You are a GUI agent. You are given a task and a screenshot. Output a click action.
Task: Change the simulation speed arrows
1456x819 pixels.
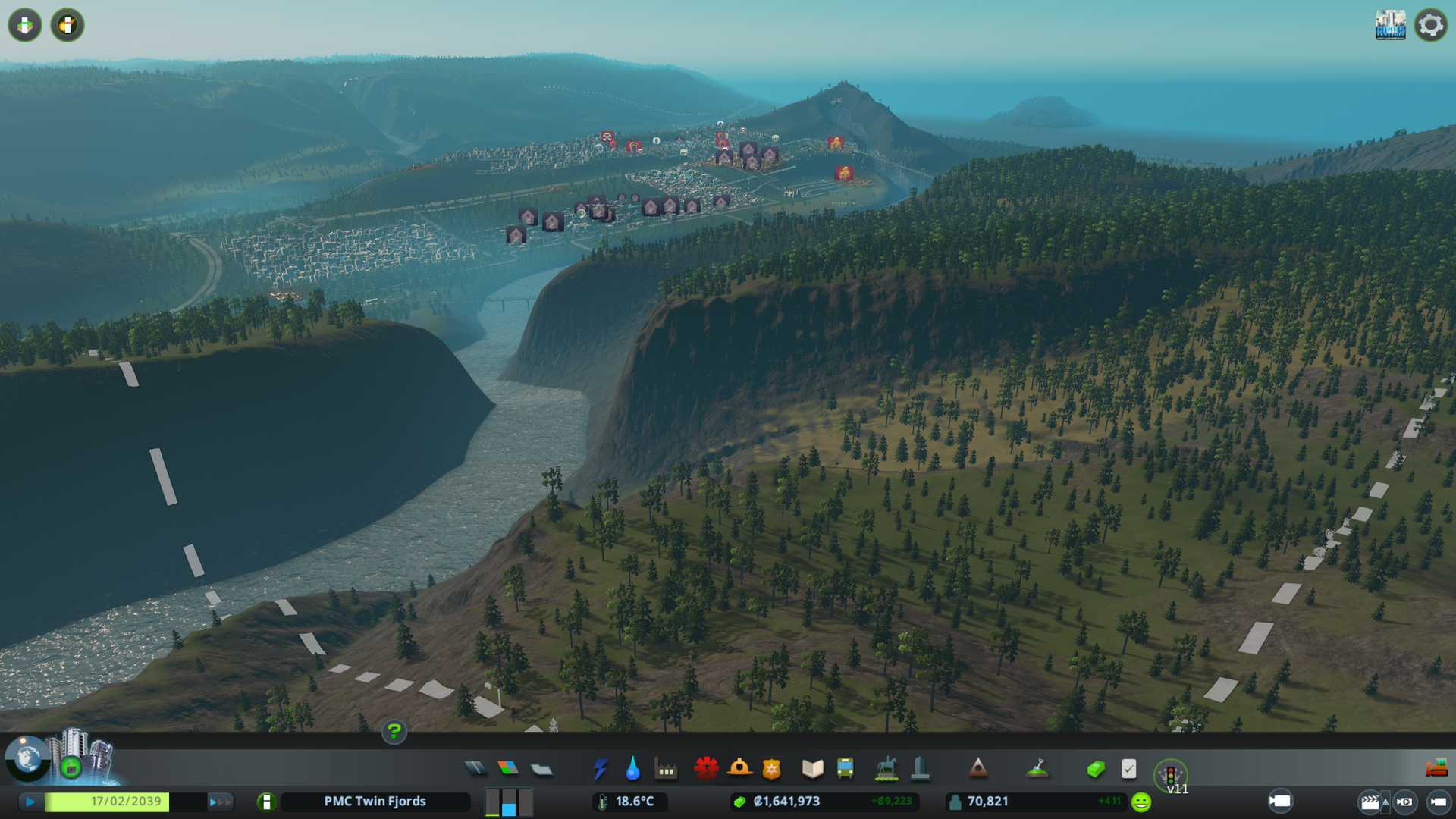220,802
